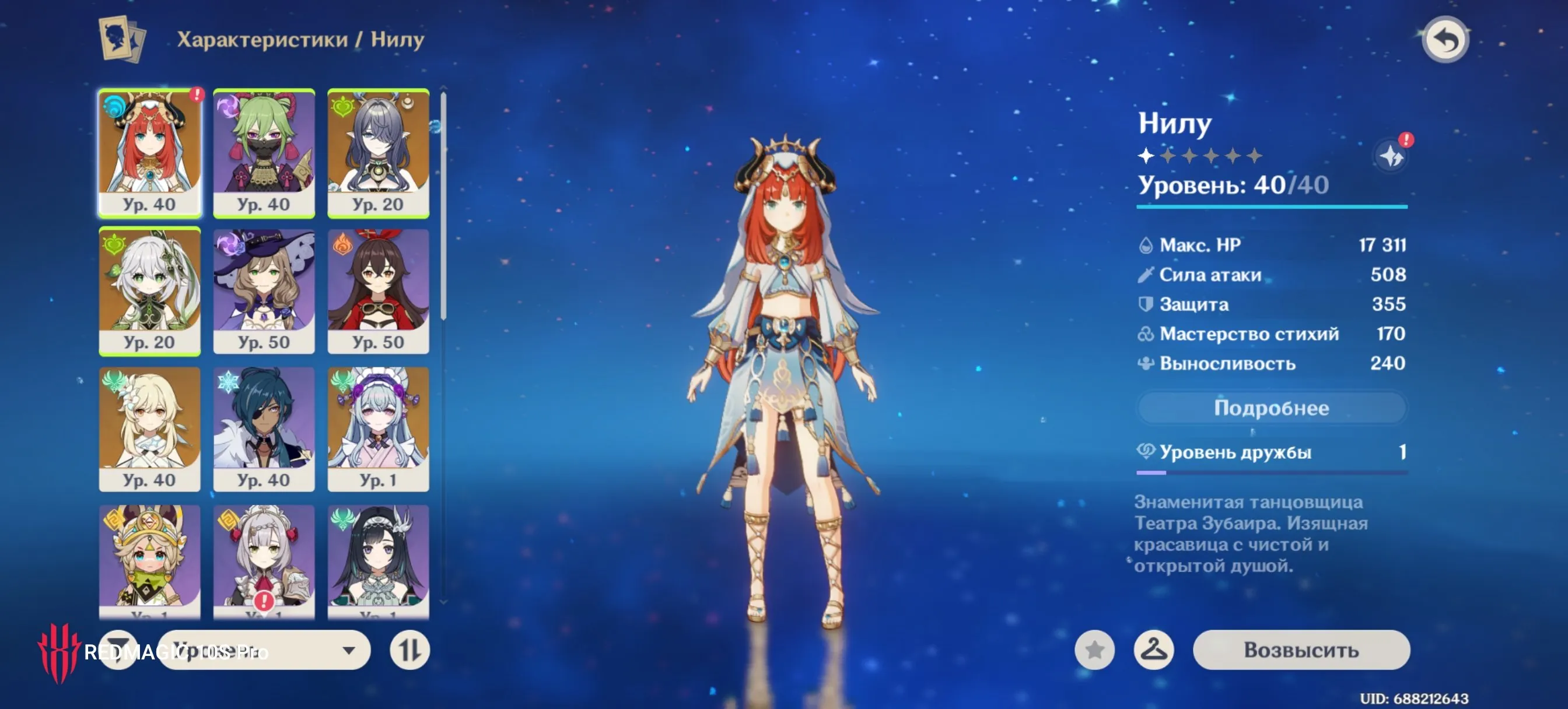1568x709 pixels.
Task: Expand the dropdown arrow in the filter bar
Action: tap(349, 650)
